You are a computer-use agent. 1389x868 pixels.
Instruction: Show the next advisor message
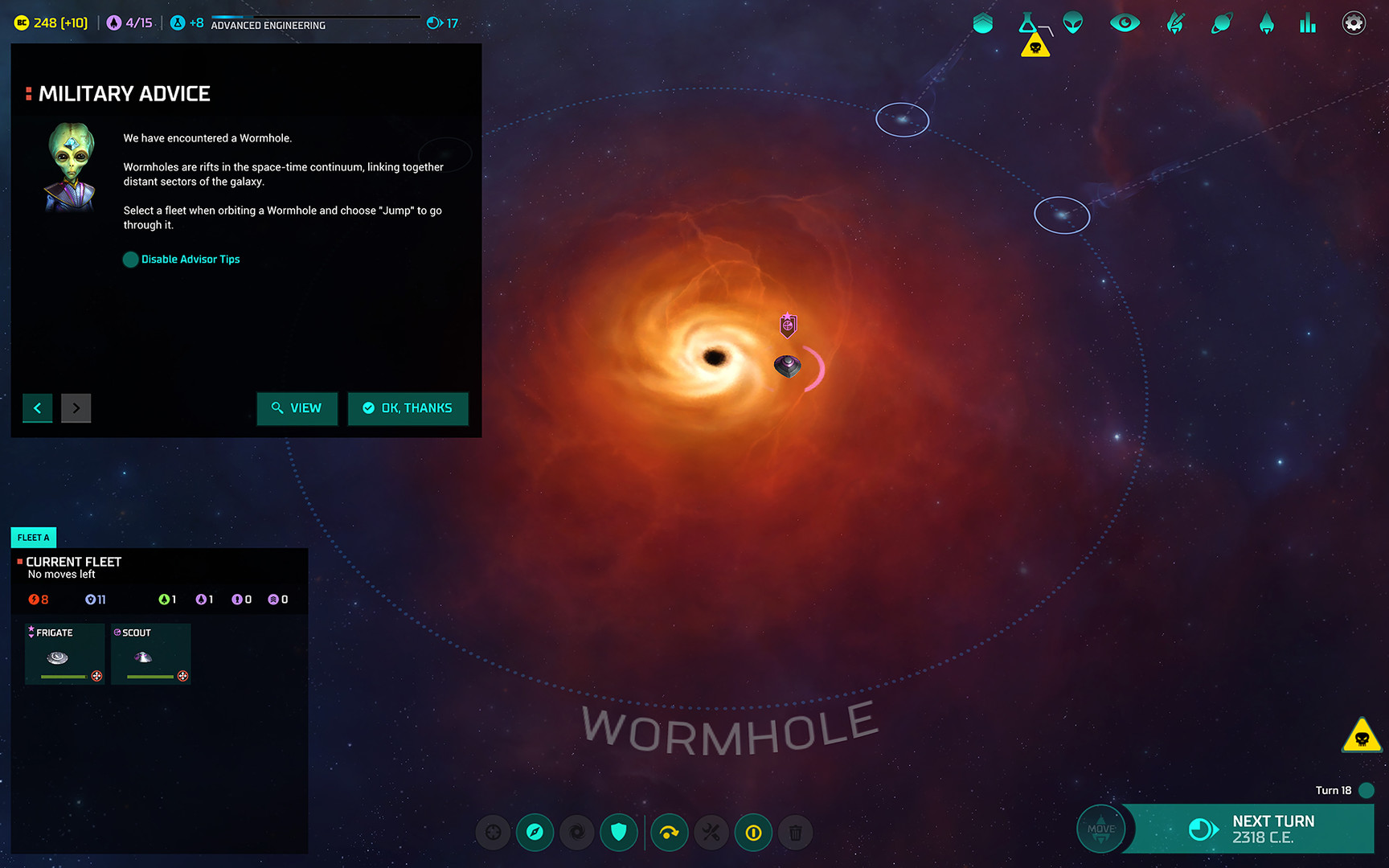tap(76, 408)
